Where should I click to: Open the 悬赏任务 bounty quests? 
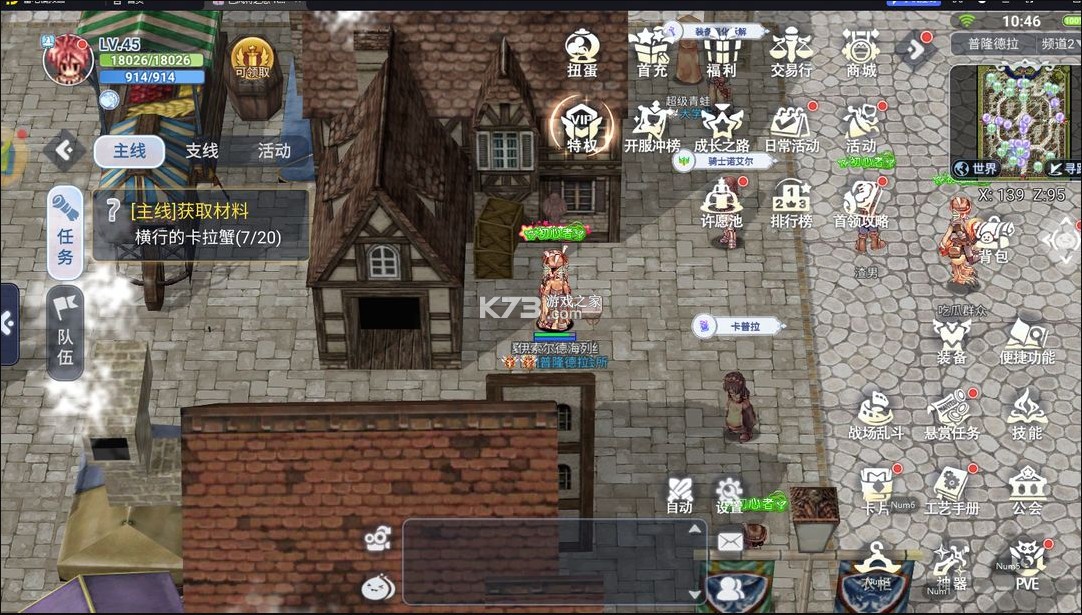[951, 415]
